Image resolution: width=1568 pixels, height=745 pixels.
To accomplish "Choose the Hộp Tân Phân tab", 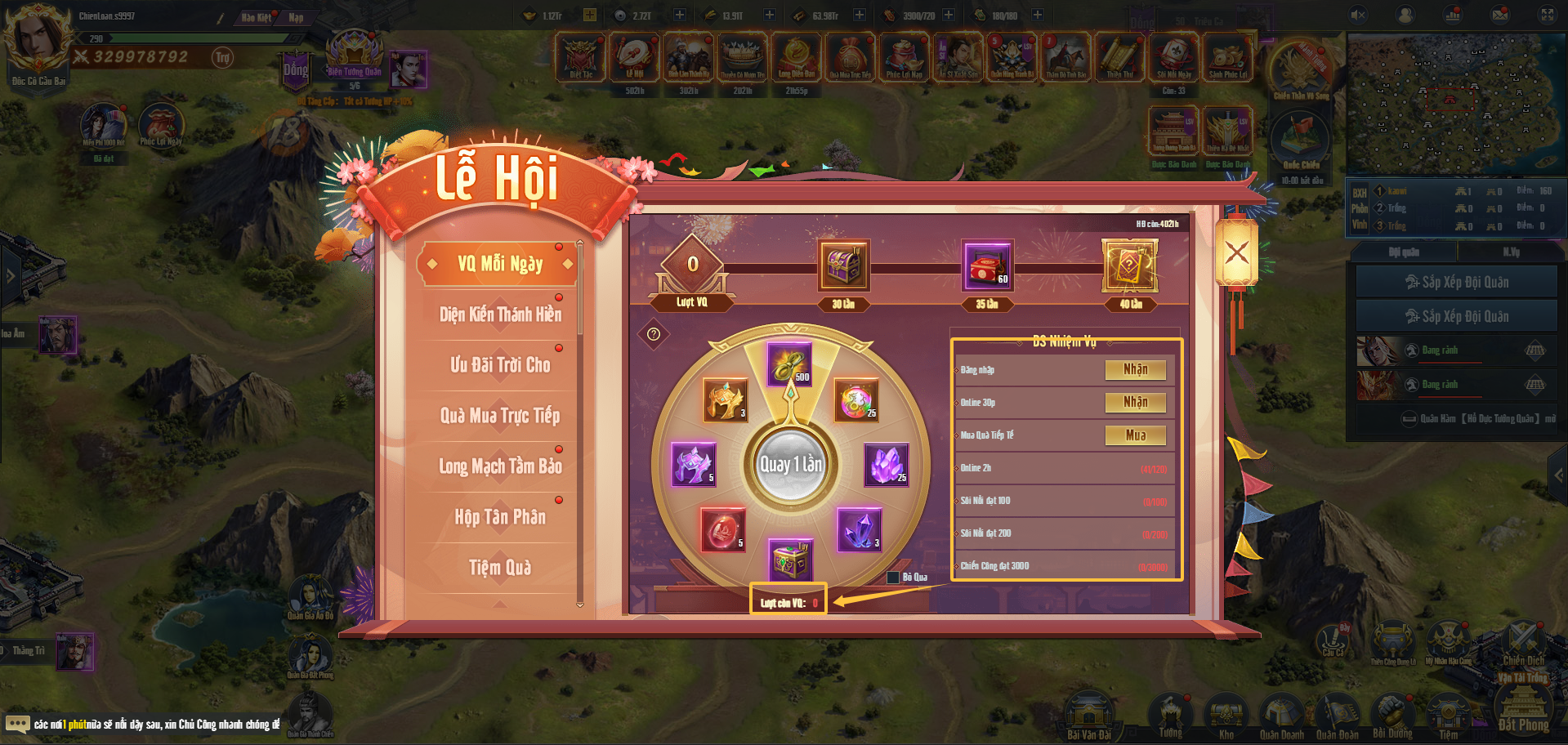I will (x=500, y=517).
